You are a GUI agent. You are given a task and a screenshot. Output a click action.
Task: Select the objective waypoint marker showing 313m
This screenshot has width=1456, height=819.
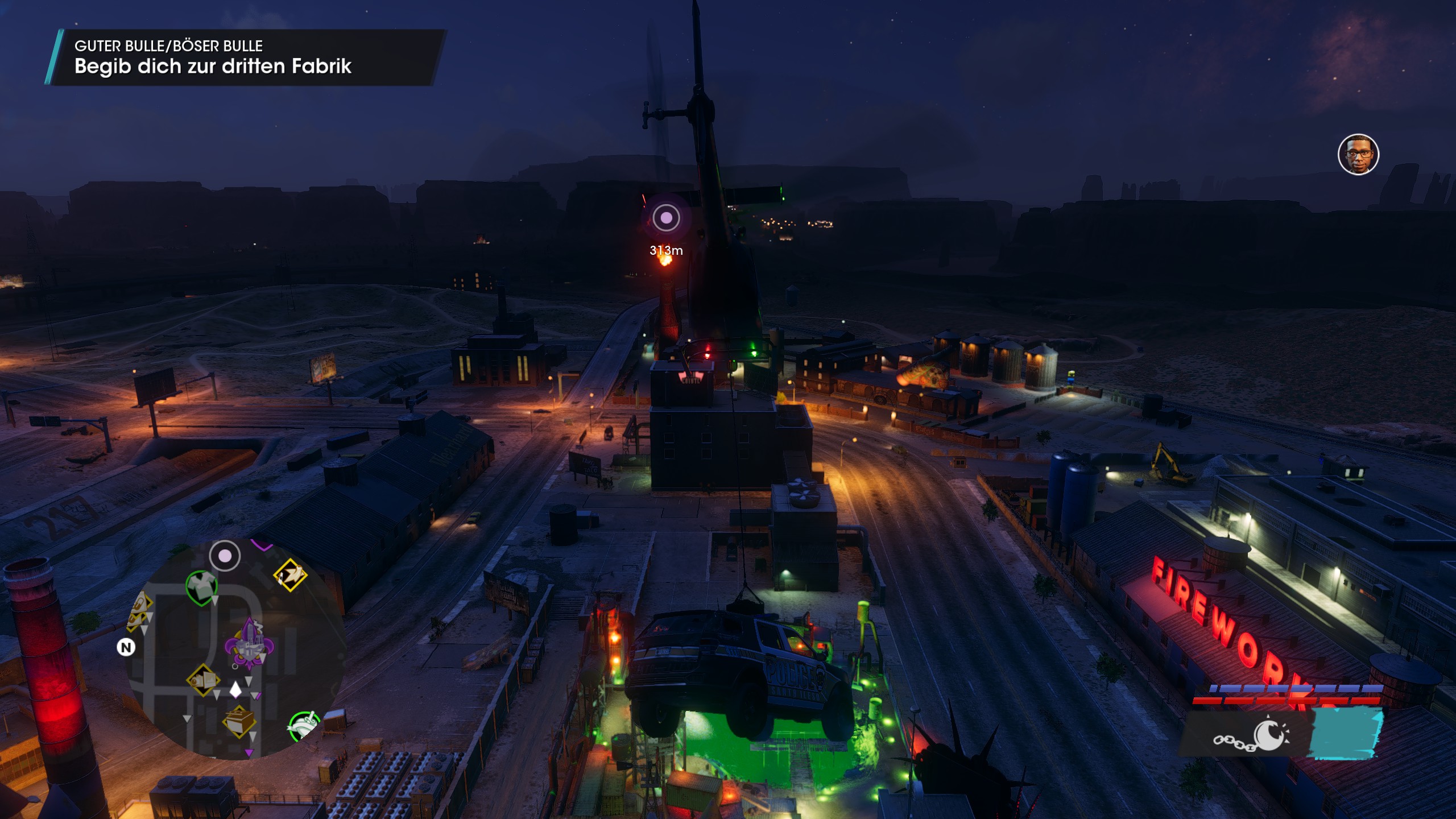coord(666,218)
